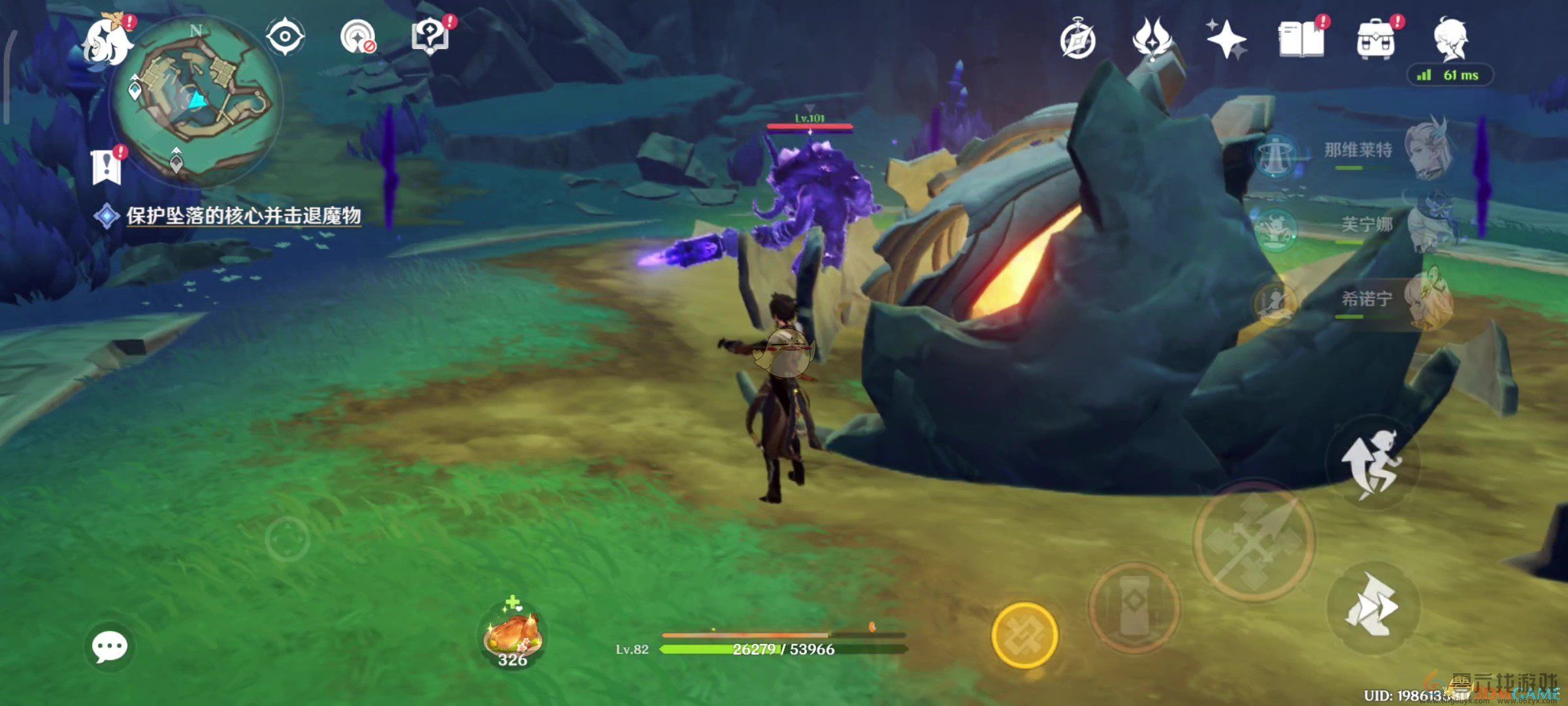Open the circular minimap

click(196, 101)
